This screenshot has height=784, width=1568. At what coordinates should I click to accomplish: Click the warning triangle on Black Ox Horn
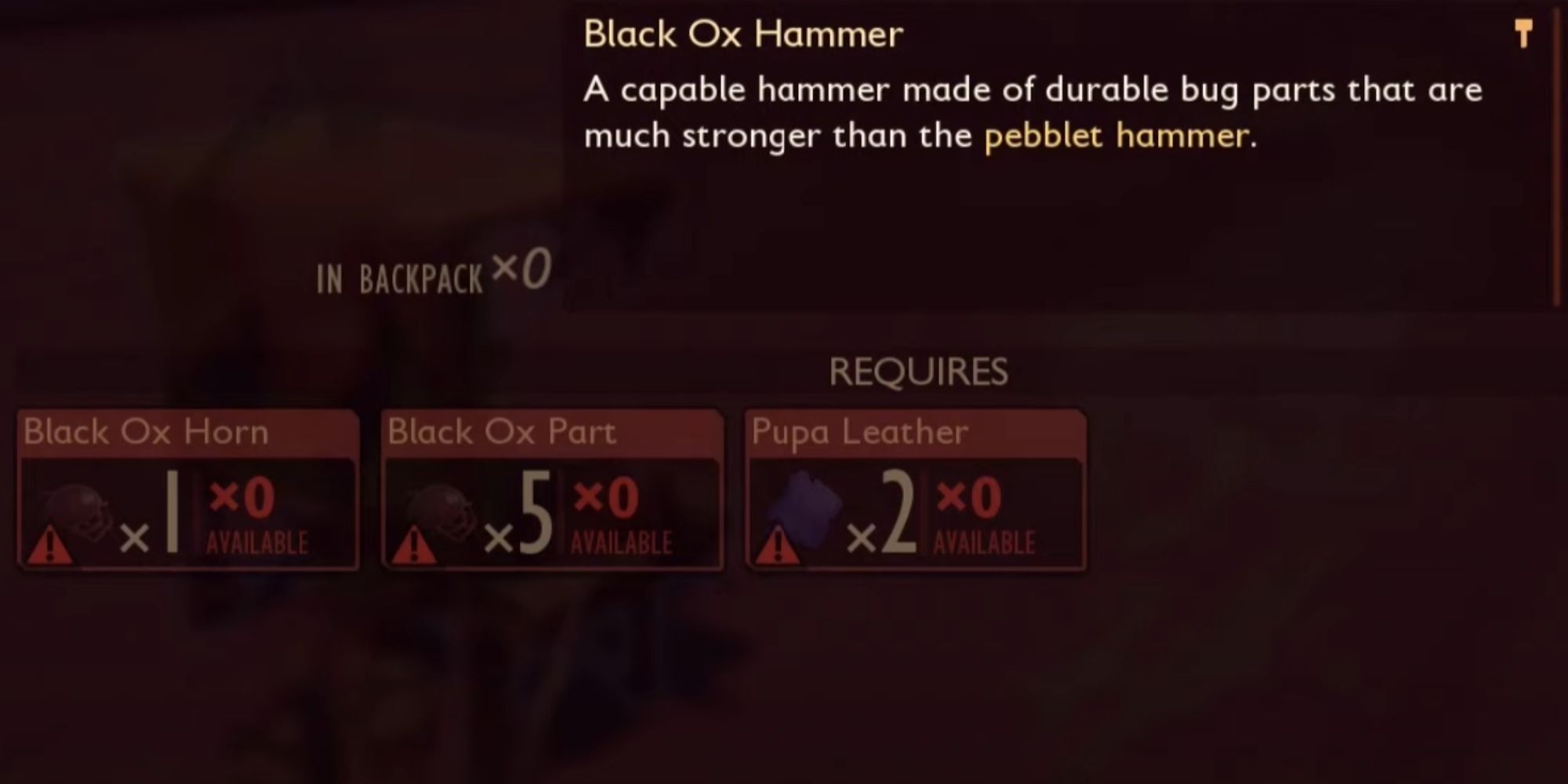51,543
